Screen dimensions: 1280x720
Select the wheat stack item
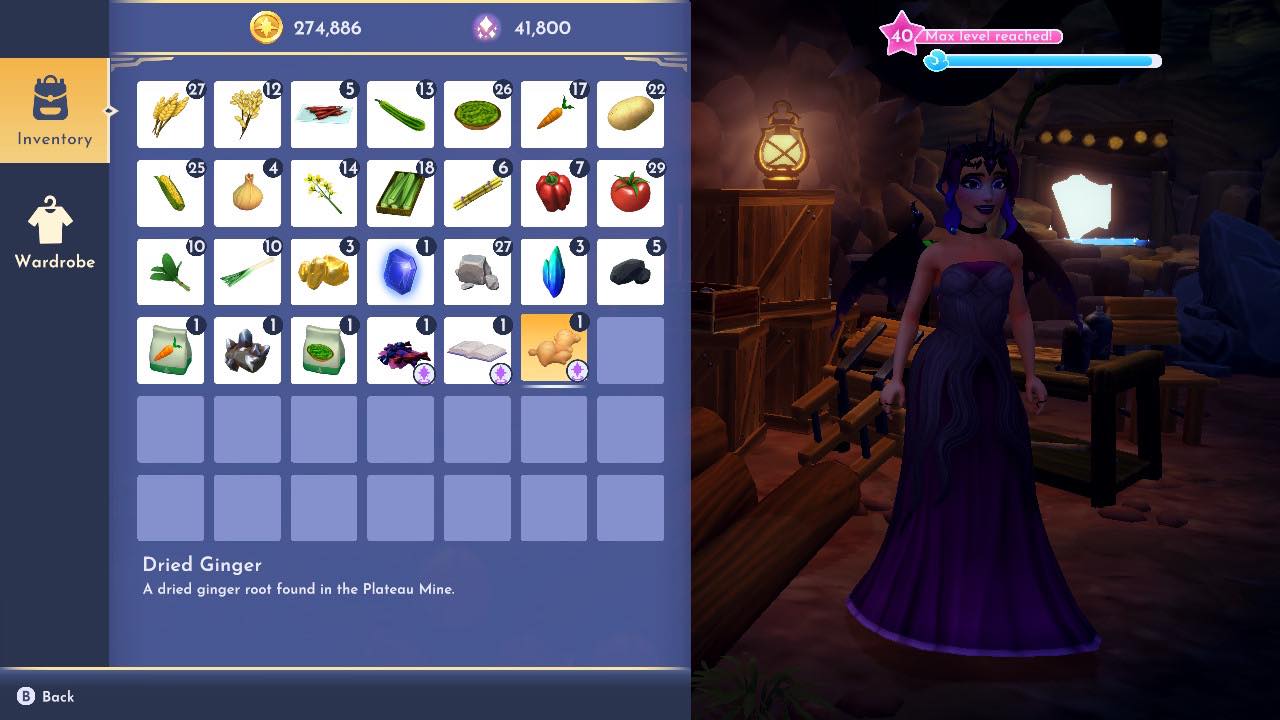tap(170, 114)
